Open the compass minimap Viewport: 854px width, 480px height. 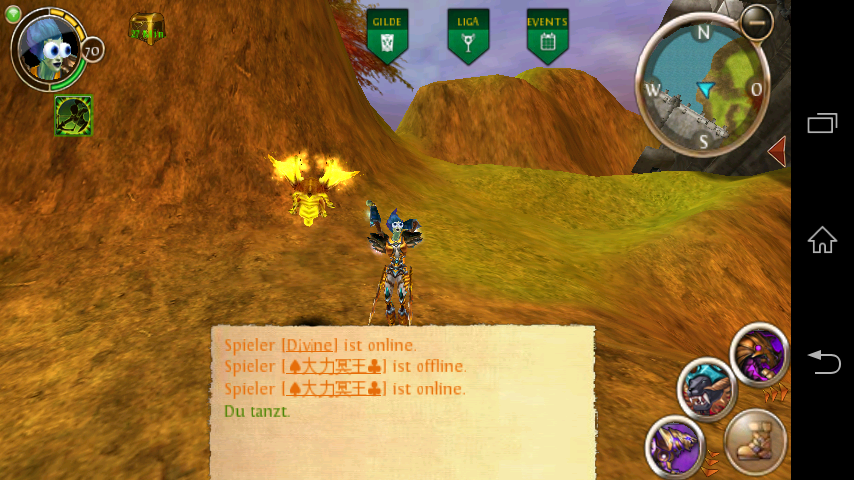click(704, 88)
